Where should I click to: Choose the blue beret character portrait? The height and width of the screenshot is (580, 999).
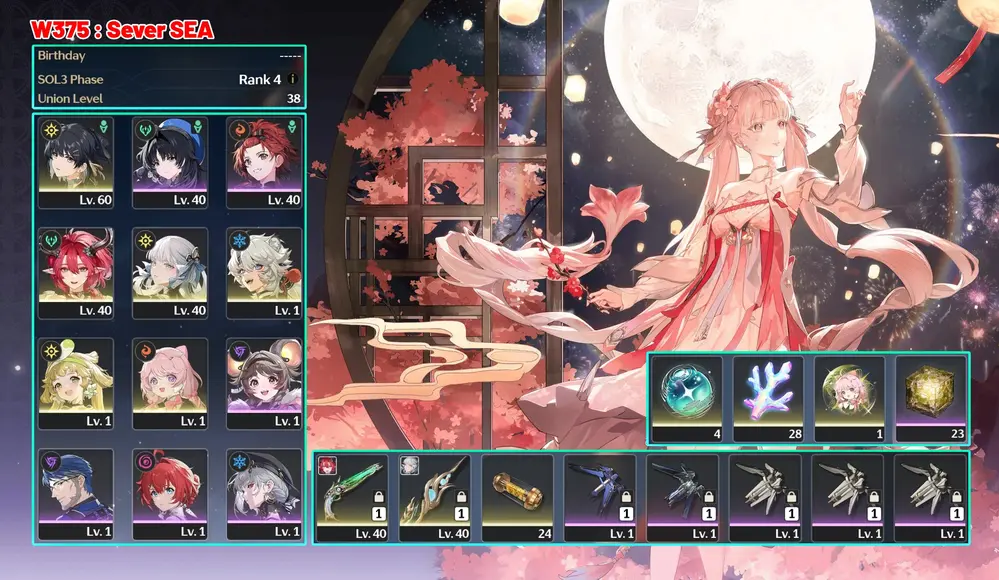pyautogui.click(x=169, y=162)
